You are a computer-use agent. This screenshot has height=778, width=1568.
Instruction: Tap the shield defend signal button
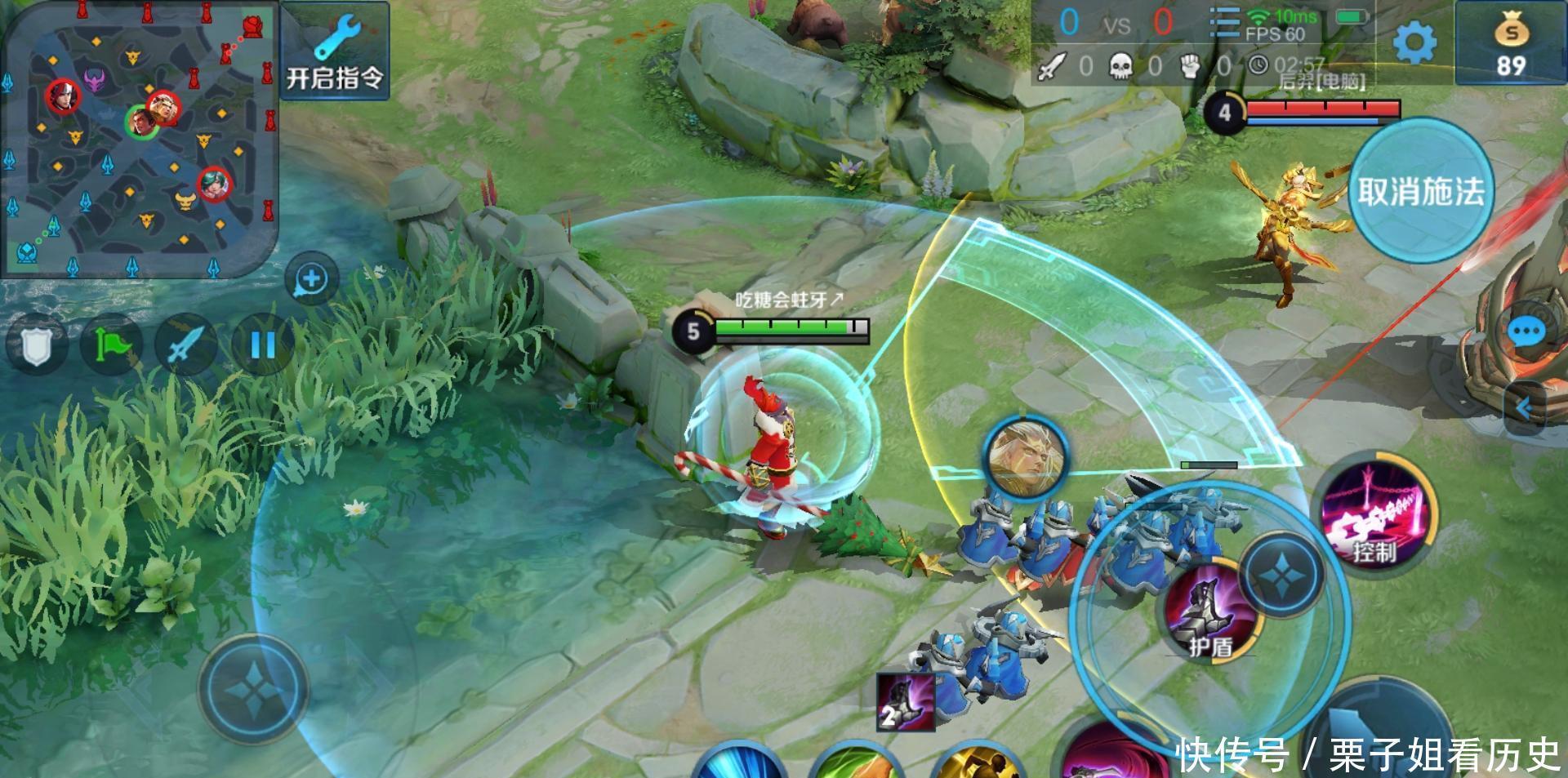[35, 345]
